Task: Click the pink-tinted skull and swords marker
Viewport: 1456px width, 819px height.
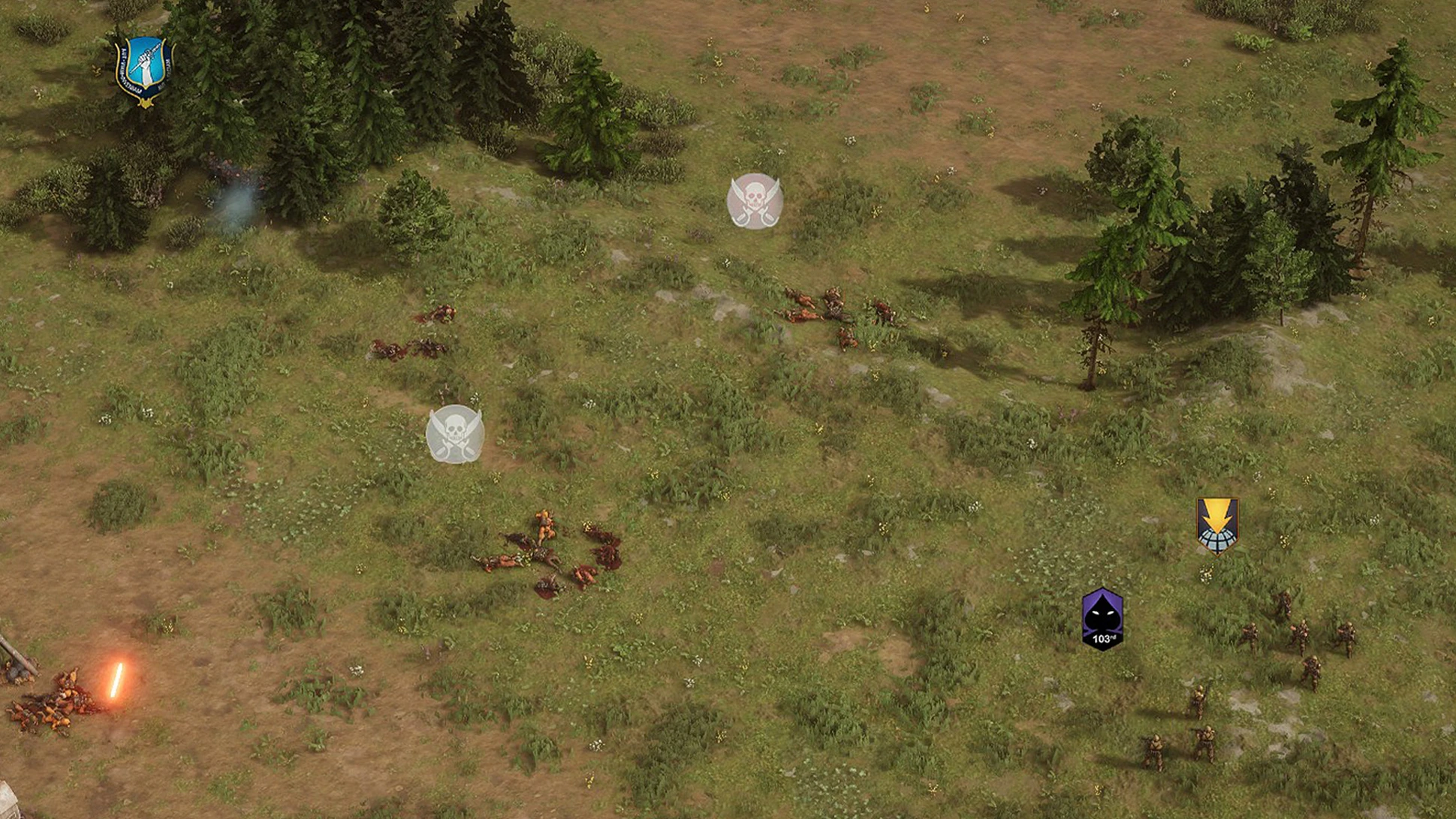Action: coord(755,200)
